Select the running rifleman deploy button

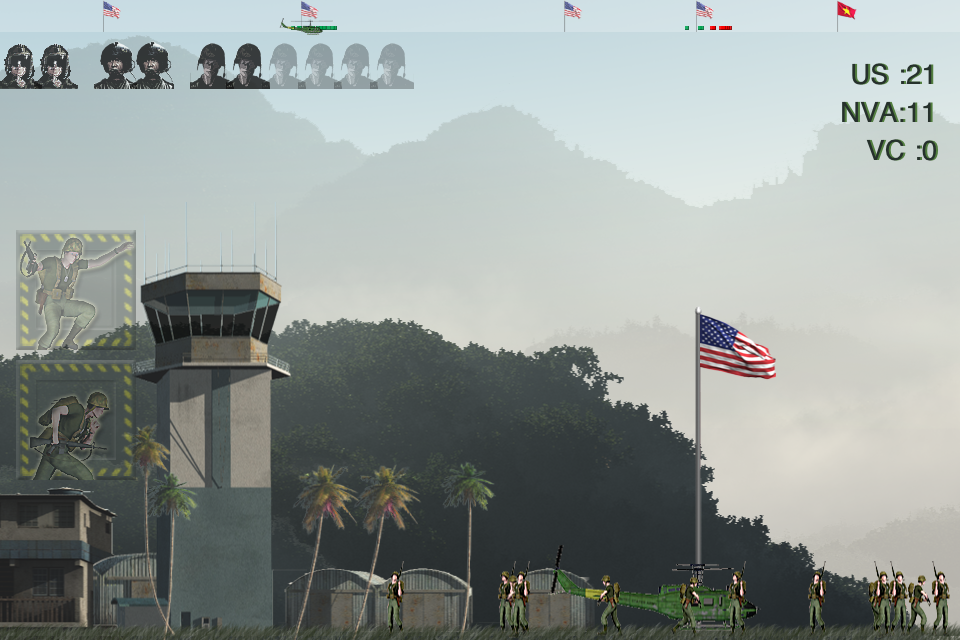[x=76, y=420]
